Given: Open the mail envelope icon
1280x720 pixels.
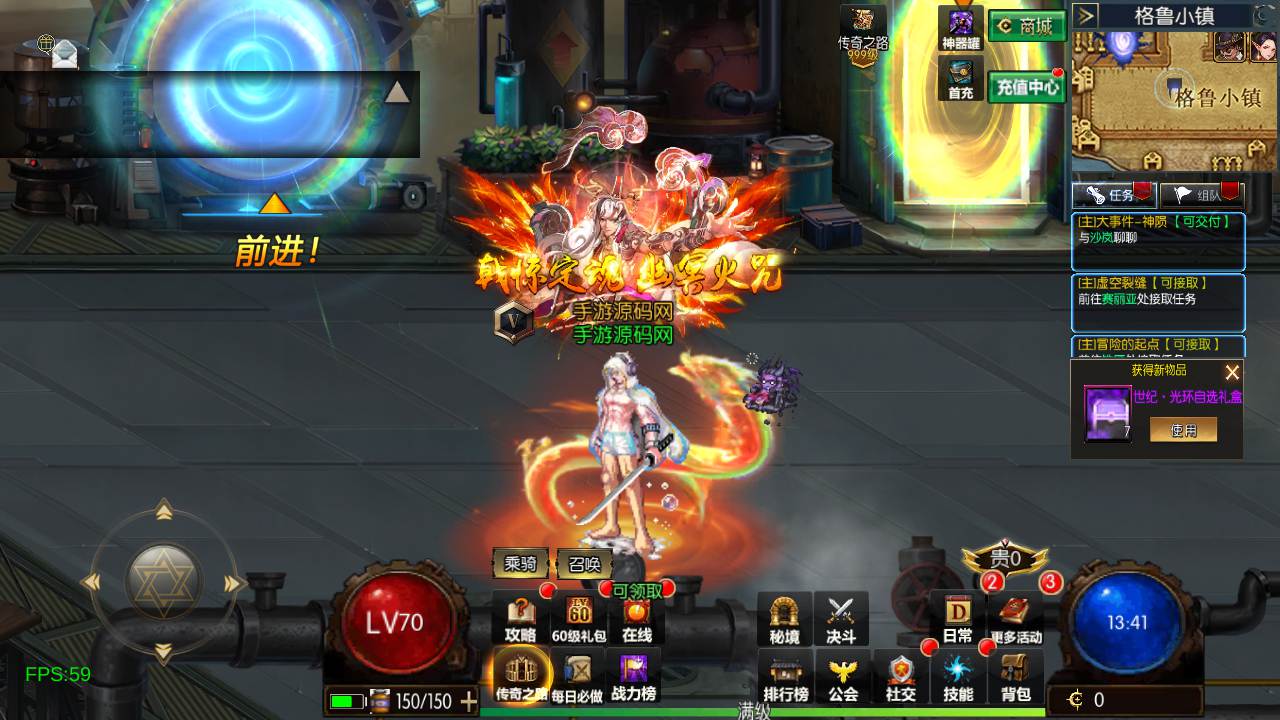Looking at the screenshot, I should point(64,53).
